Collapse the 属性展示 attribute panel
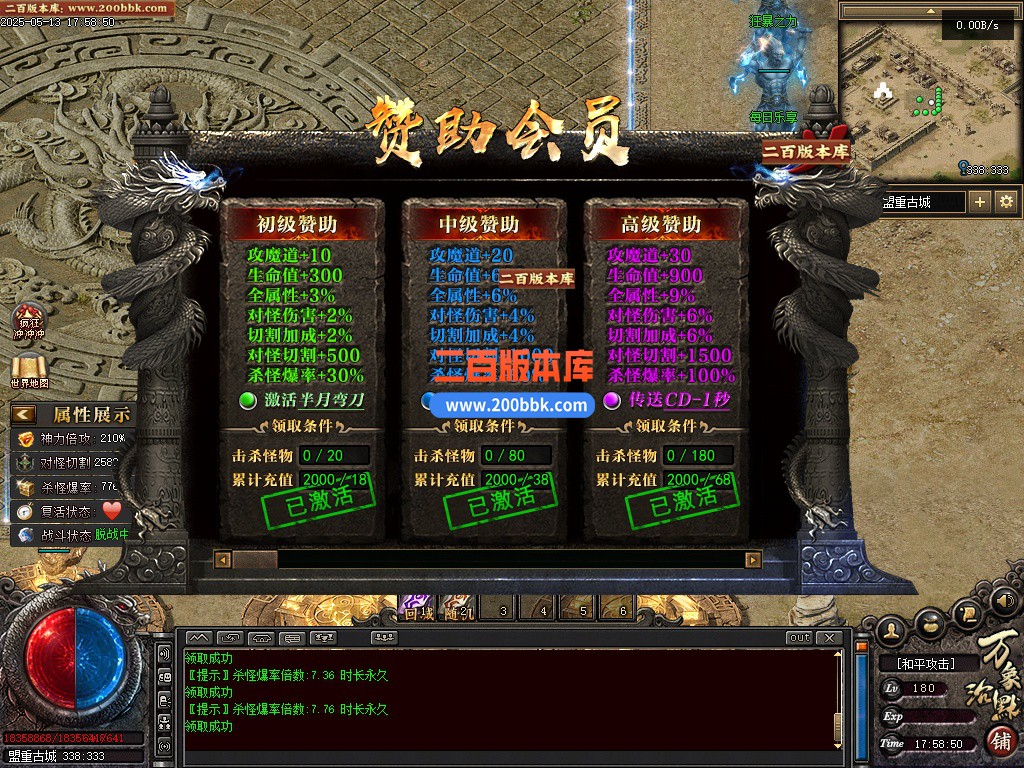The width and height of the screenshot is (1024, 768). (x=24, y=414)
